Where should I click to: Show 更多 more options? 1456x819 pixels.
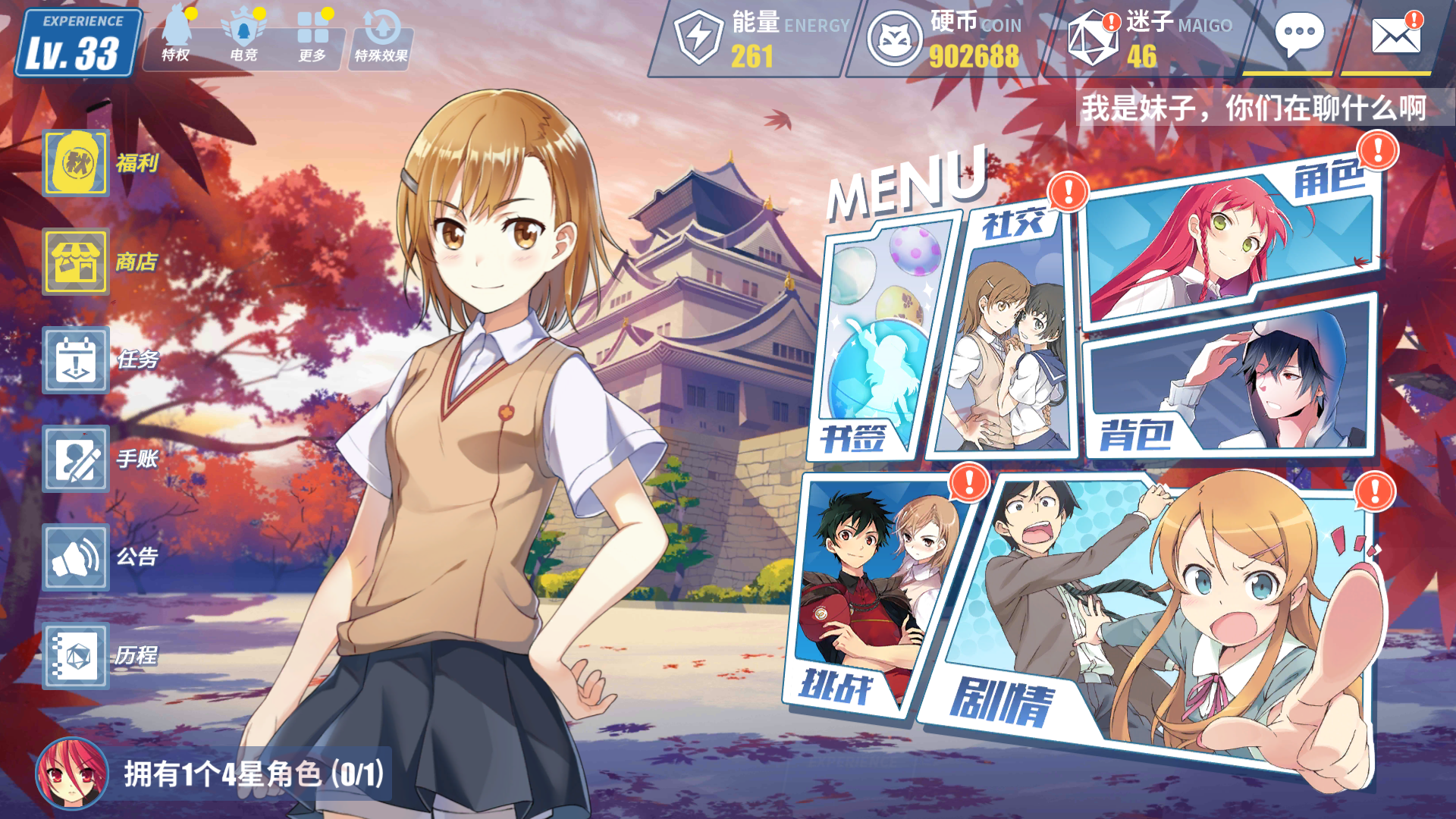click(x=312, y=38)
